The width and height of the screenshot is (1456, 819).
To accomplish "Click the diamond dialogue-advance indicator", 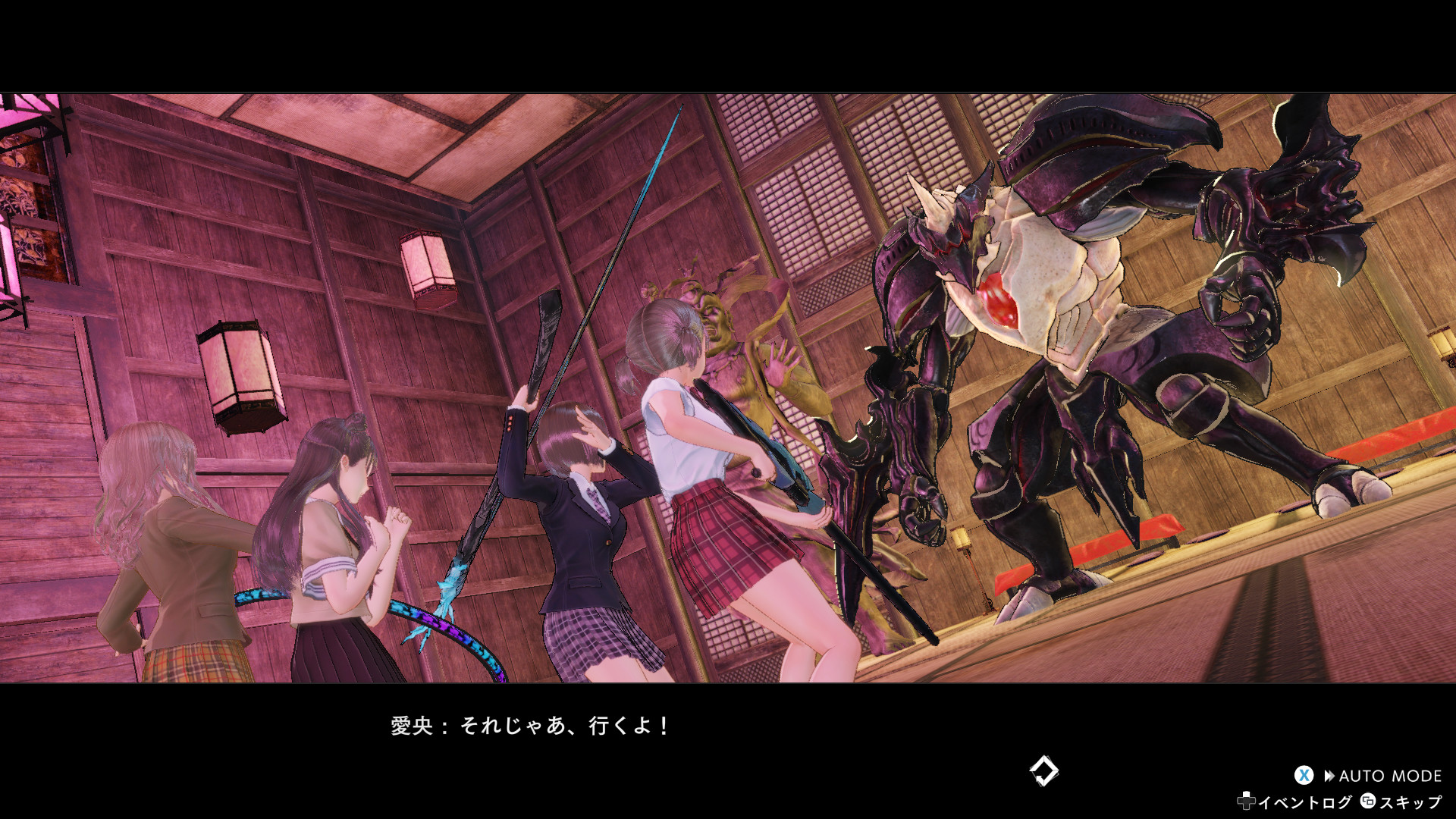I will pos(1045,770).
